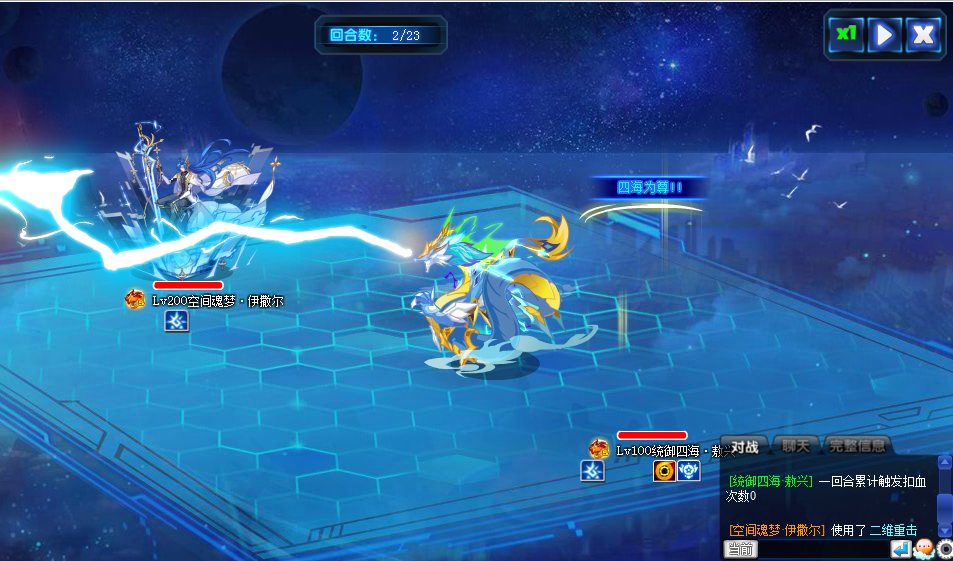Inspect the blue crest buff icon beside the orange ring
The width and height of the screenshot is (953, 561).
(689, 471)
